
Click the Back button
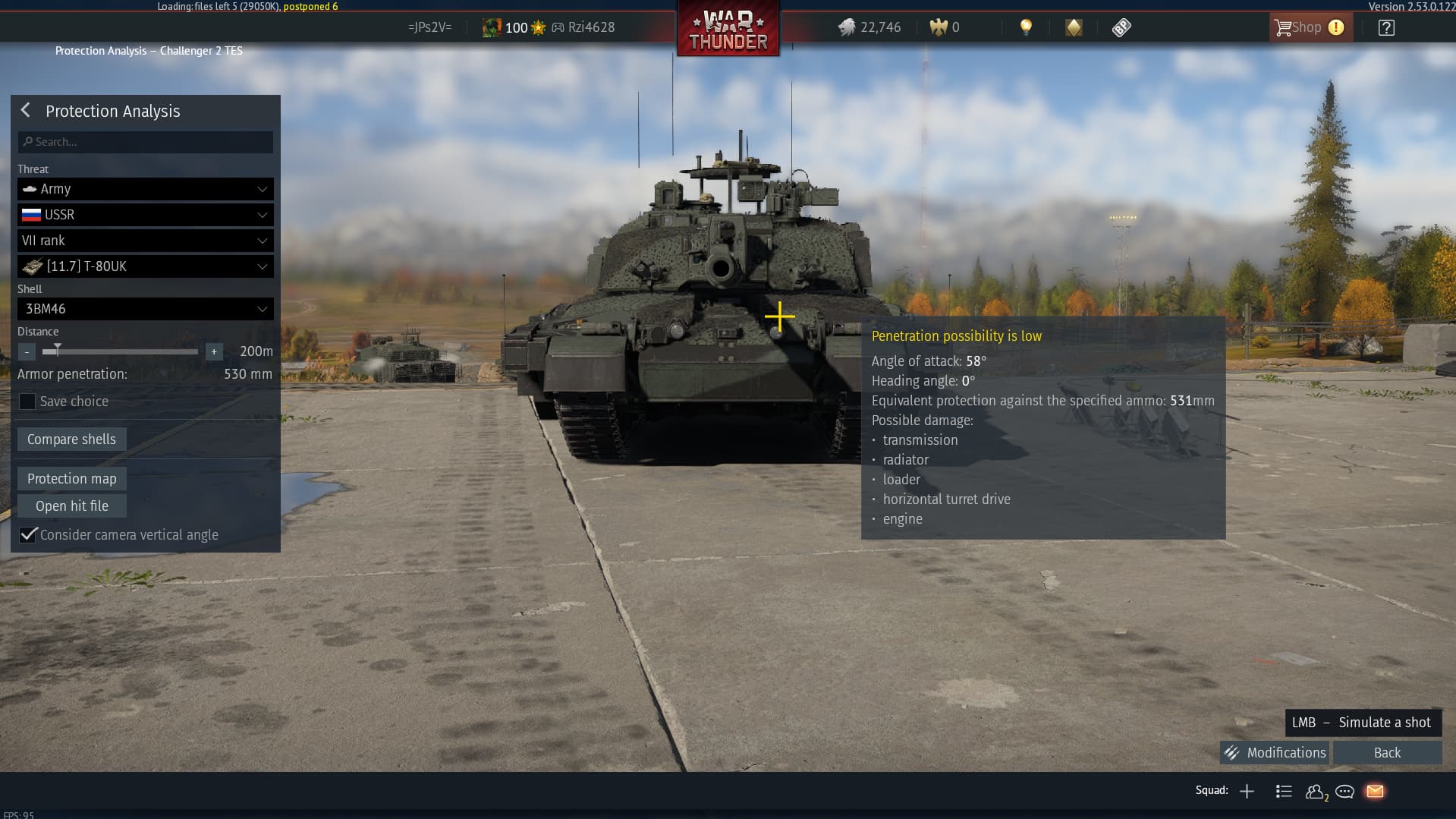pyautogui.click(x=1387, y=753)
